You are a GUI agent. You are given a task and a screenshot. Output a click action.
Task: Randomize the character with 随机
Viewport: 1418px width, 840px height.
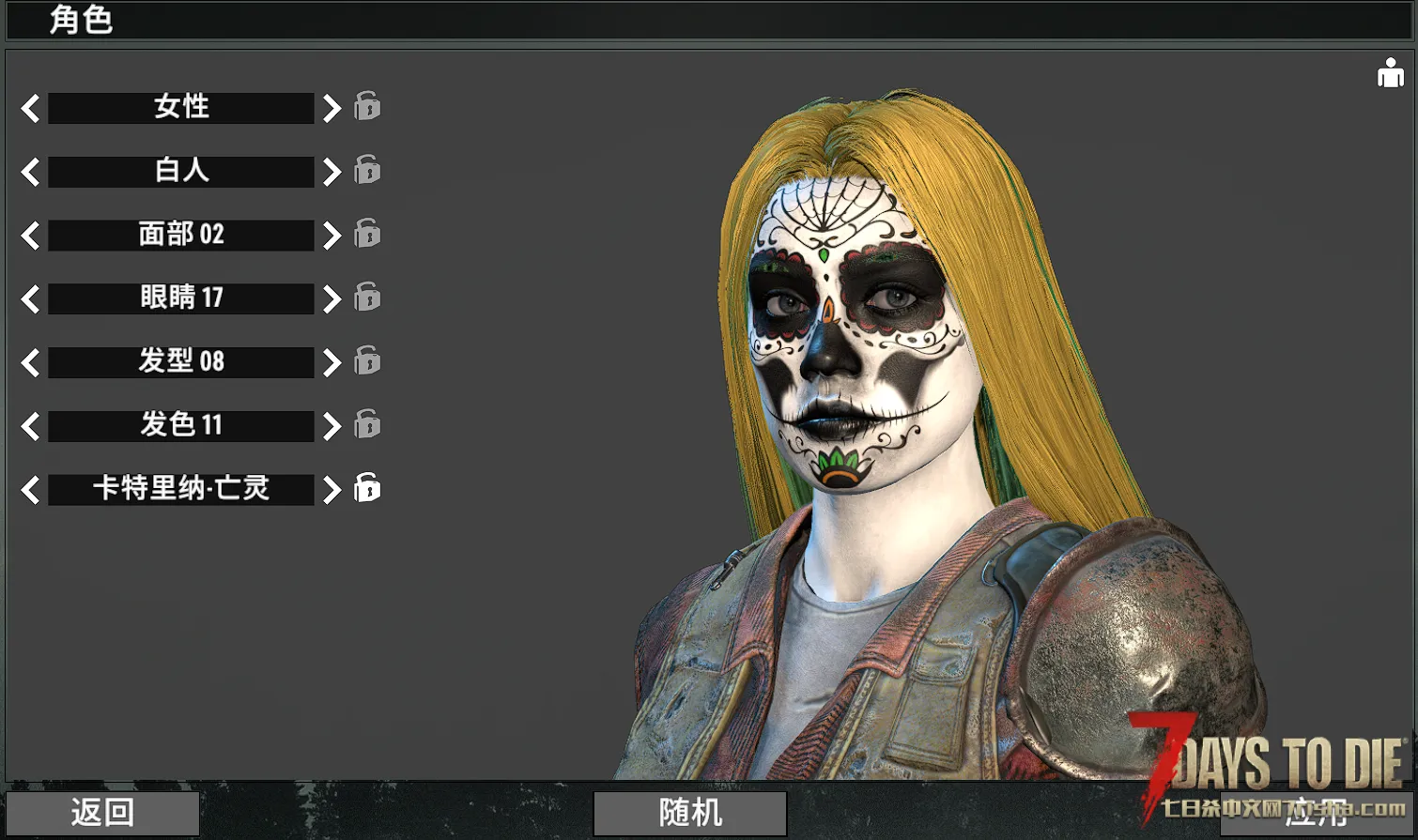click(690, 813)
